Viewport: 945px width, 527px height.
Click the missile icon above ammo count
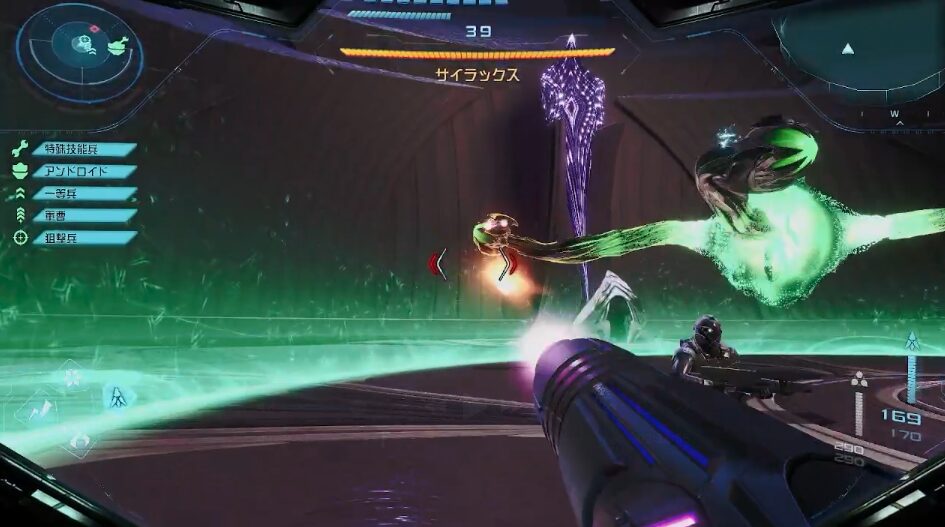tap(911, 341)
